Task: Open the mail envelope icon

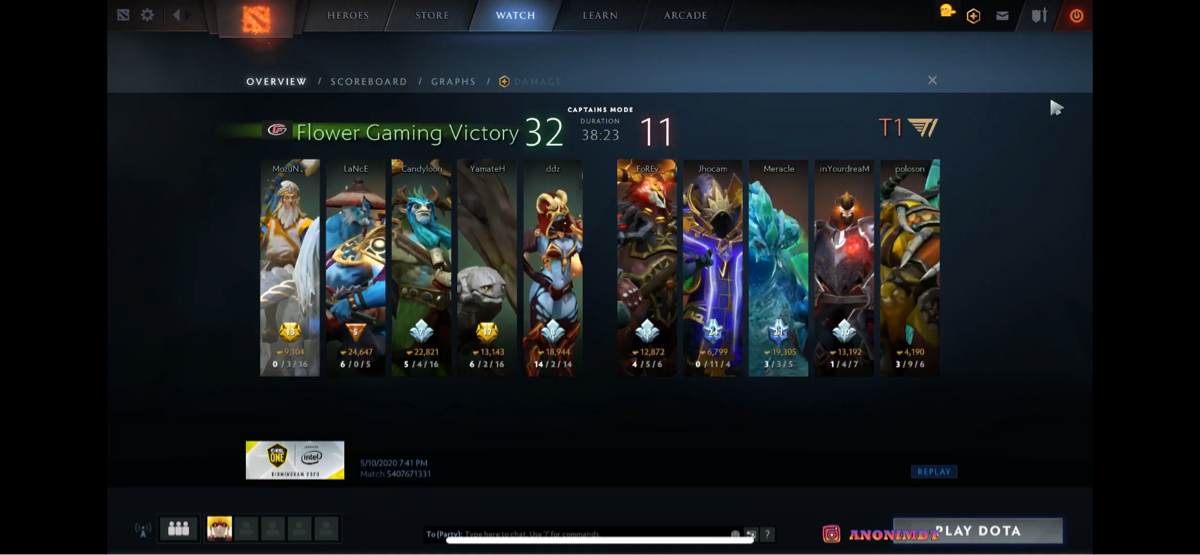Action: [x=1002, y=16]
